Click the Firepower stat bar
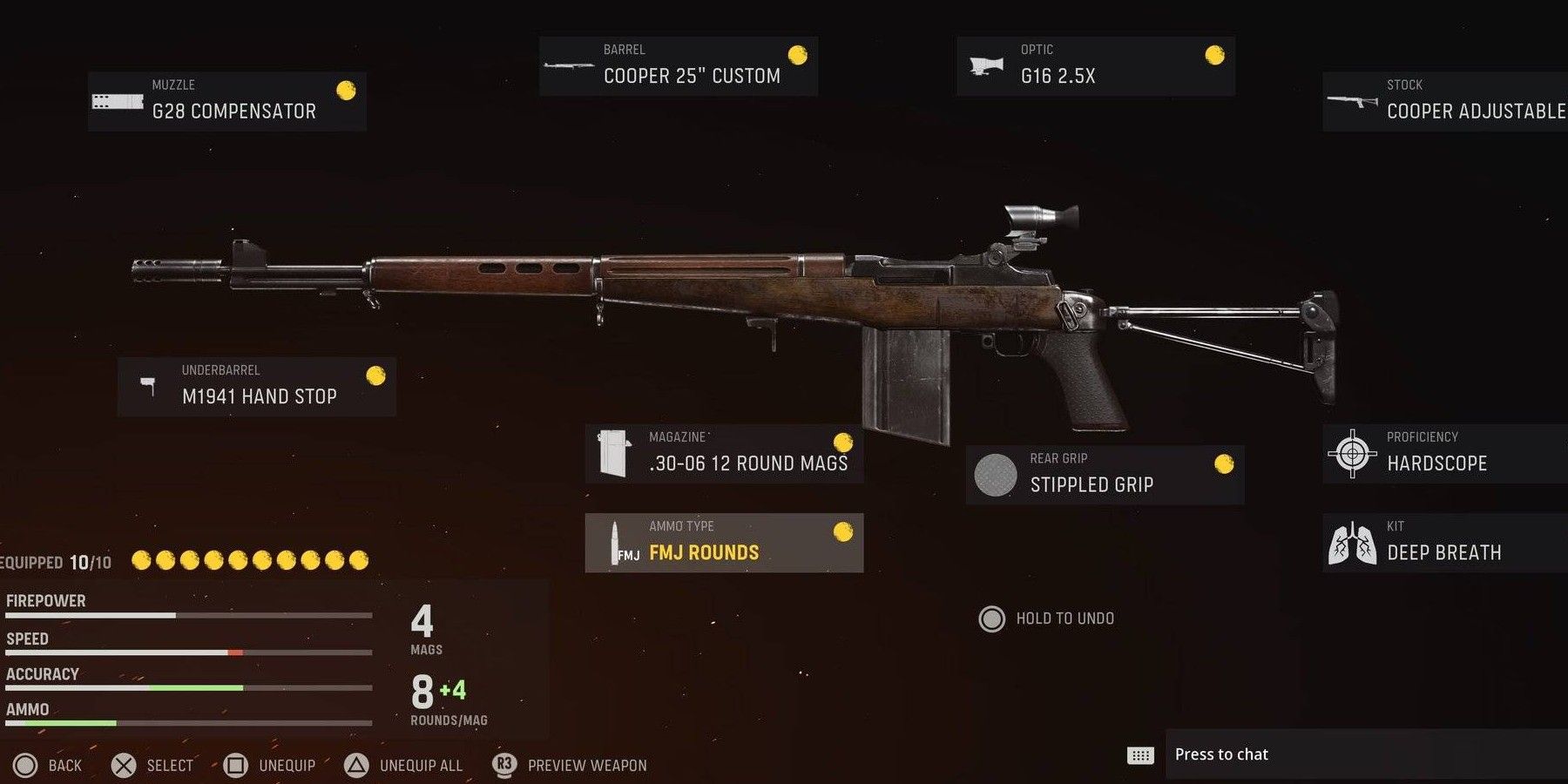Image resolution: width=1568 pixels, height=784 pixels. point(187,614)
